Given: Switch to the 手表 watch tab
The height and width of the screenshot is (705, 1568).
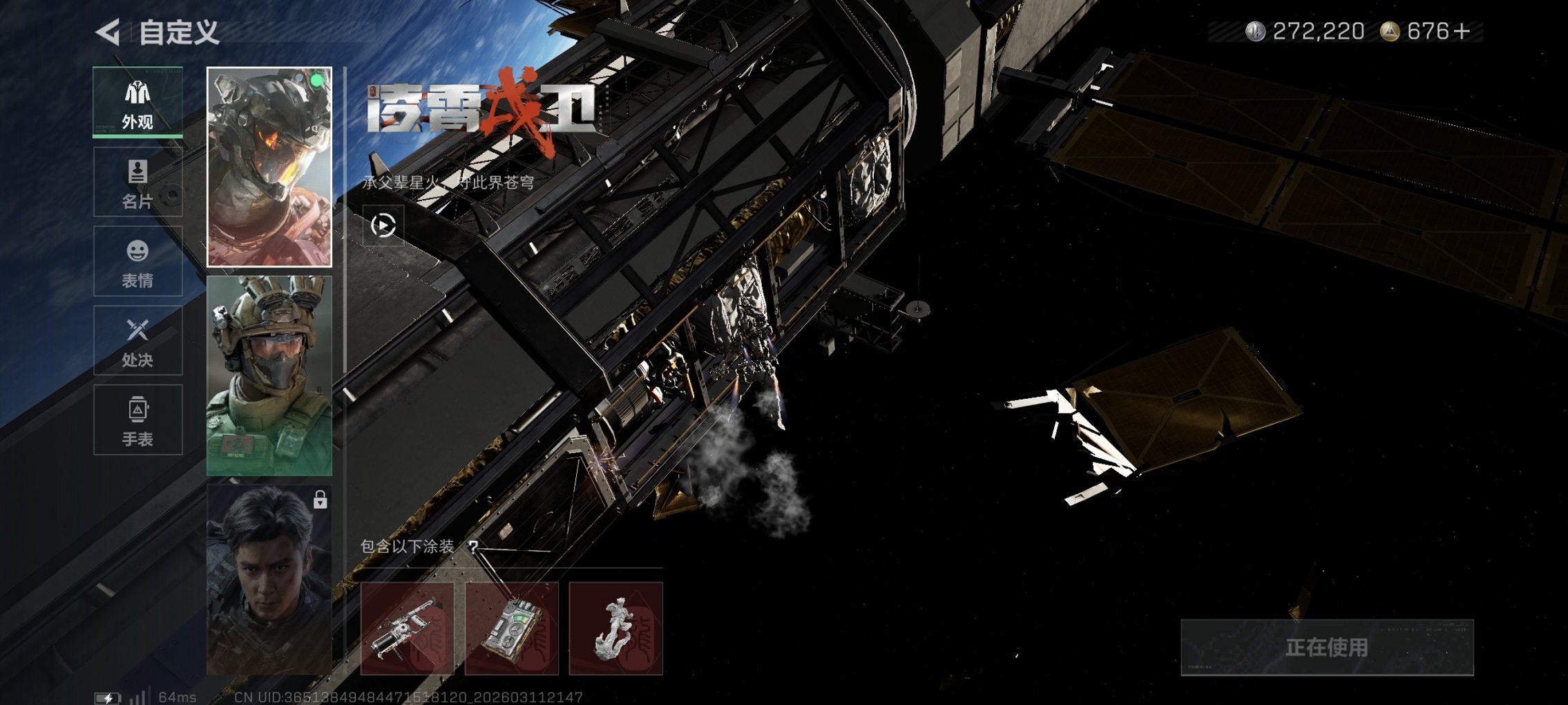Looking at the screenshot, I should (137, 420).
